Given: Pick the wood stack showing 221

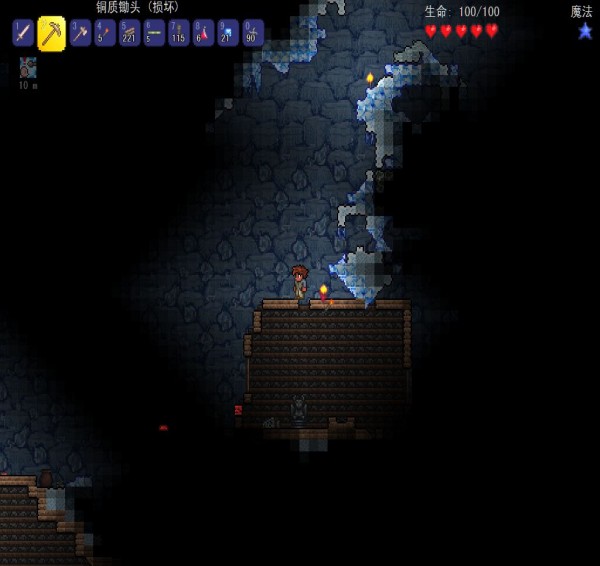Looking at the screenshot, I should click(129, 33).
